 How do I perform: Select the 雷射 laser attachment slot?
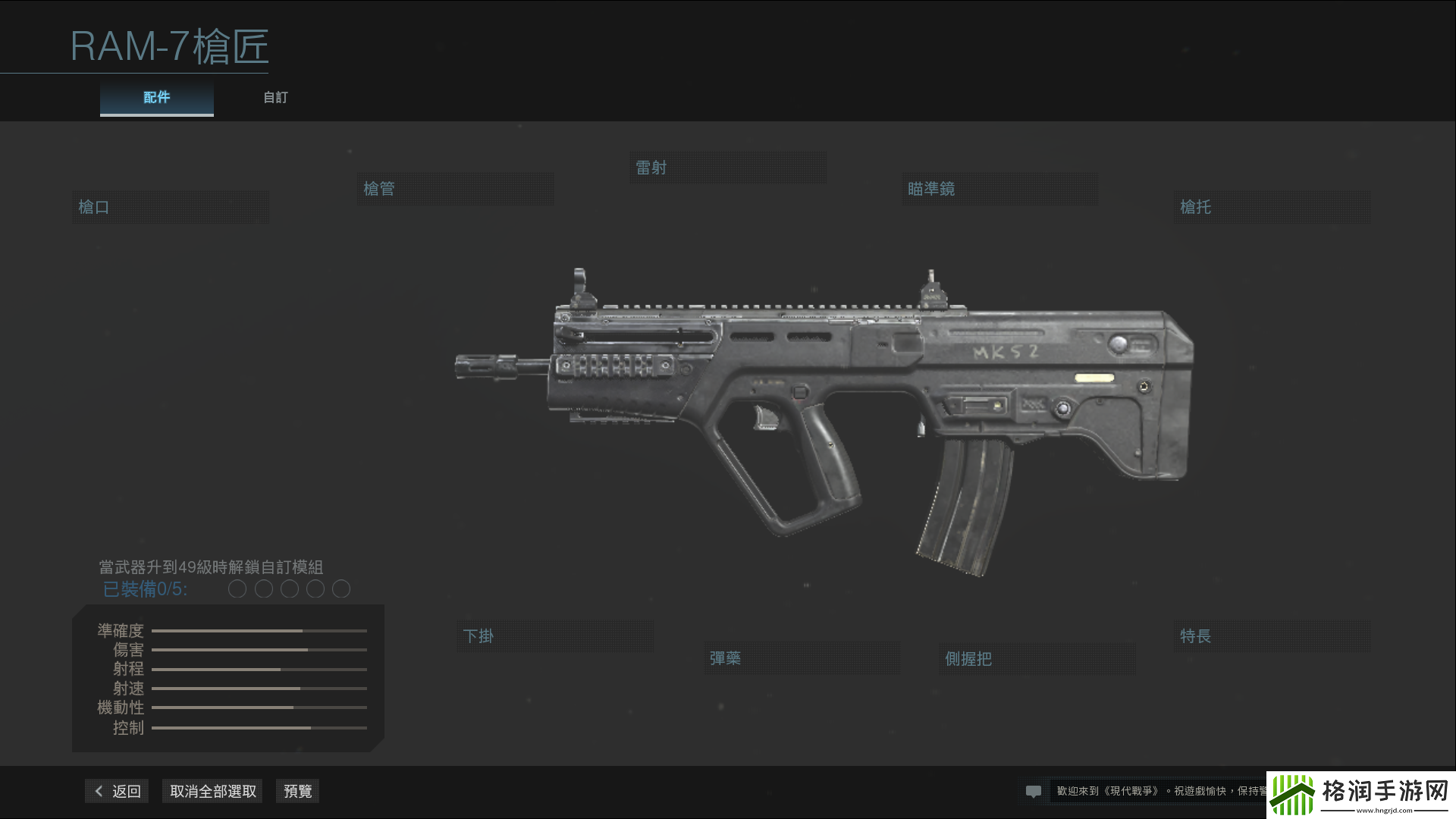pyautogui.click(x=727, y=167)
